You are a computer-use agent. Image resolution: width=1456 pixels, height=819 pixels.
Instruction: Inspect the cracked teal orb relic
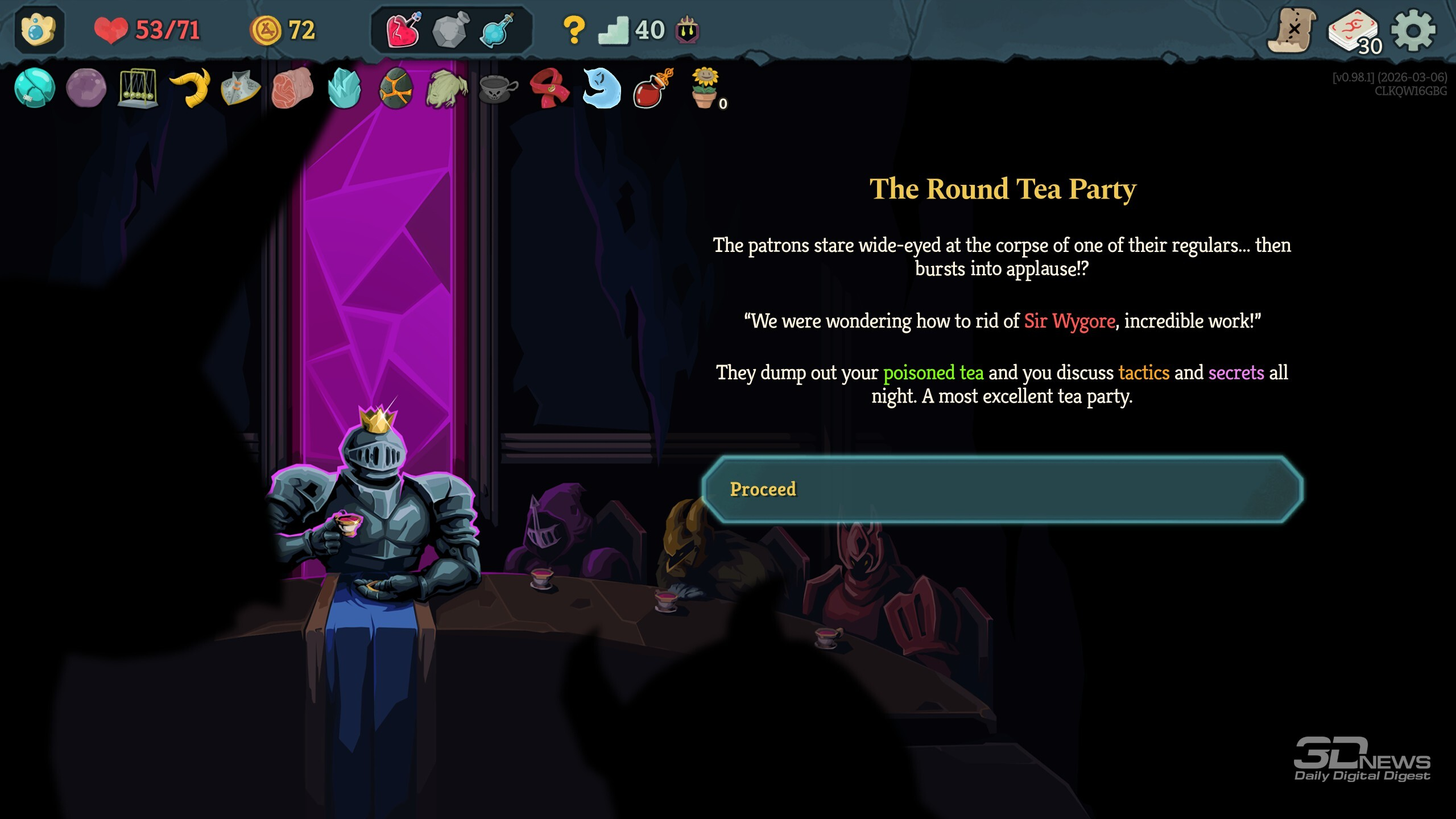tap(35, 88)
